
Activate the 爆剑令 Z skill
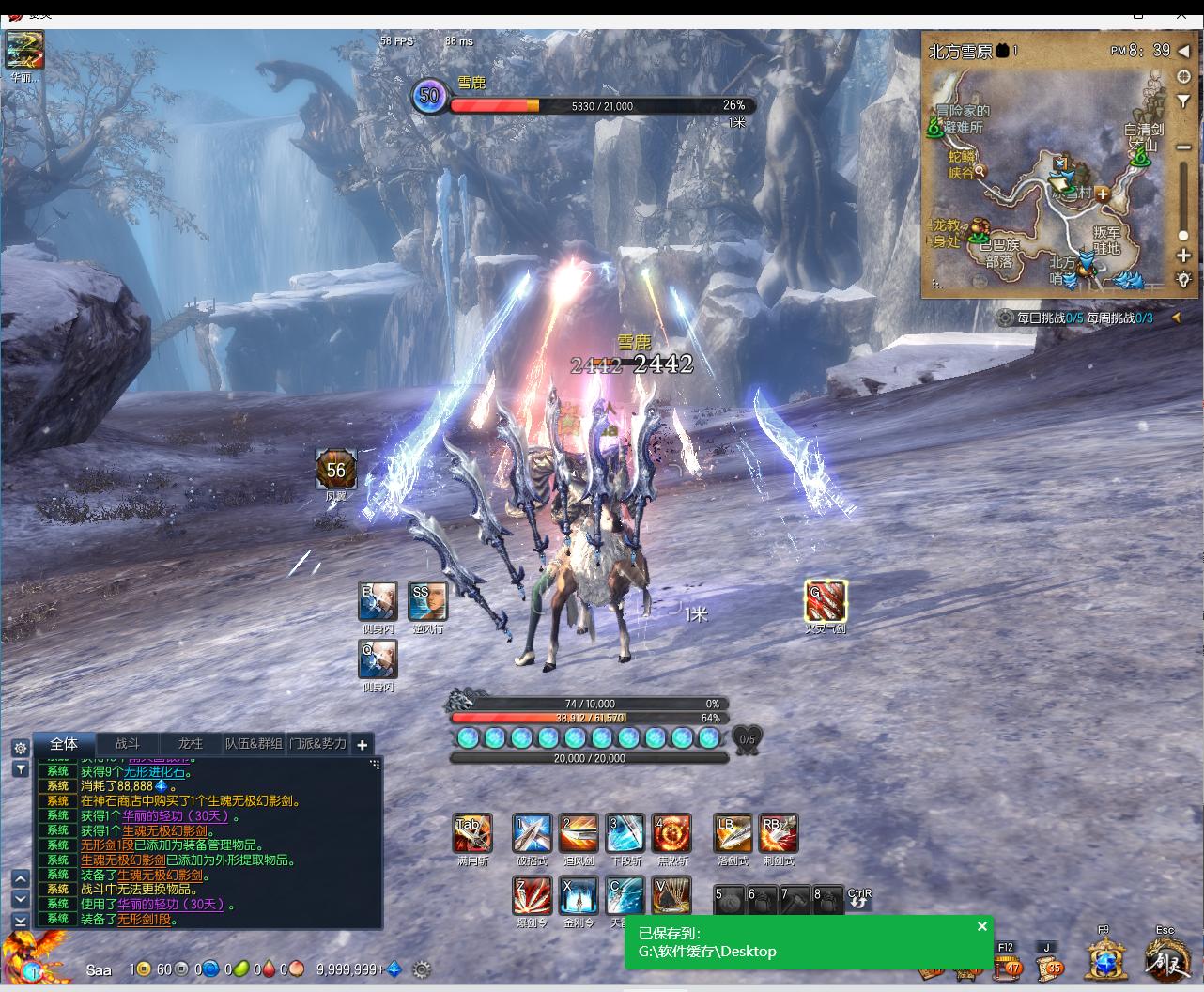532,895
